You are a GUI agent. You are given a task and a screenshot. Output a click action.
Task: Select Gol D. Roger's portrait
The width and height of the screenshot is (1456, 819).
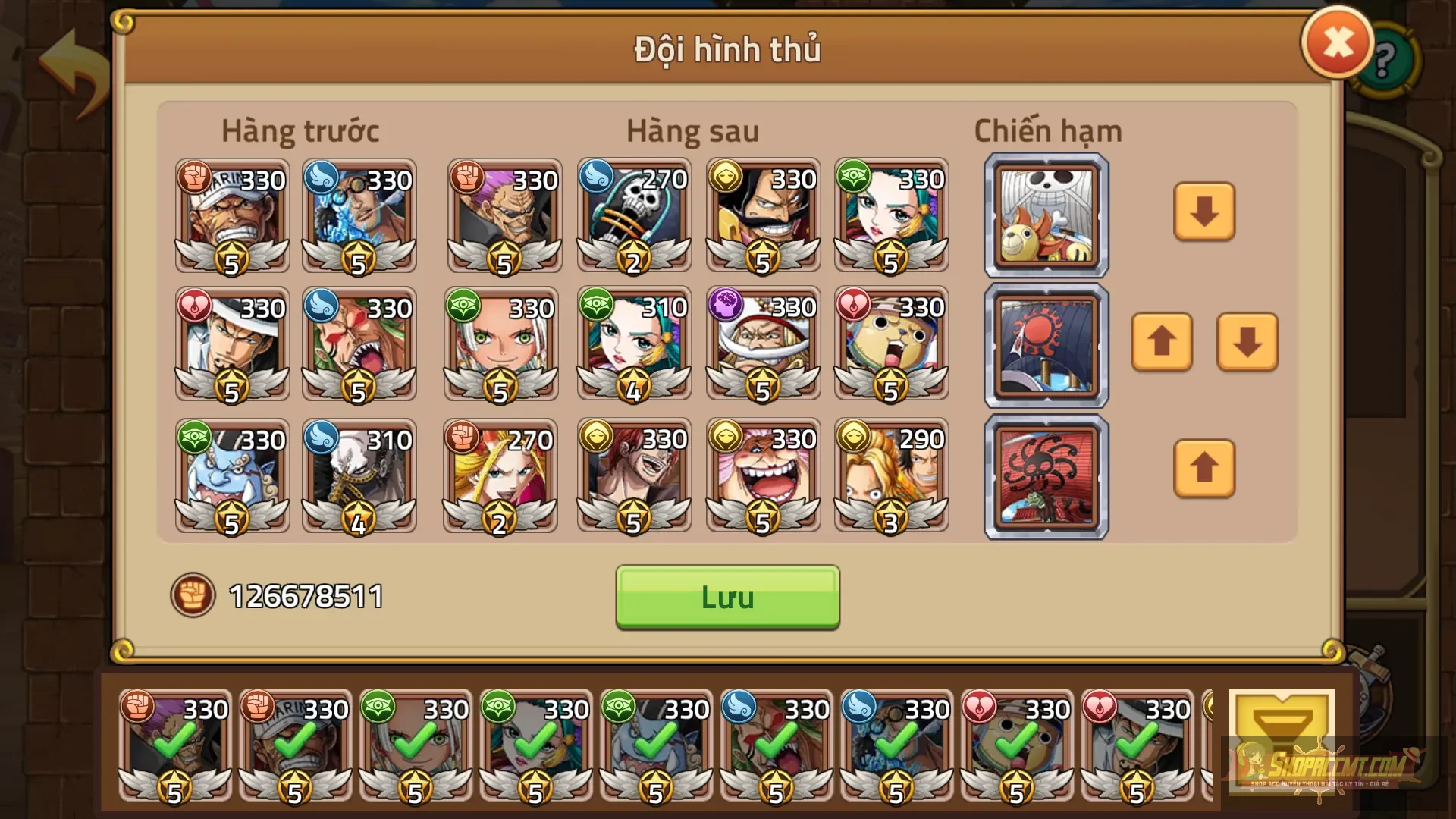click(x=762, y=218)
